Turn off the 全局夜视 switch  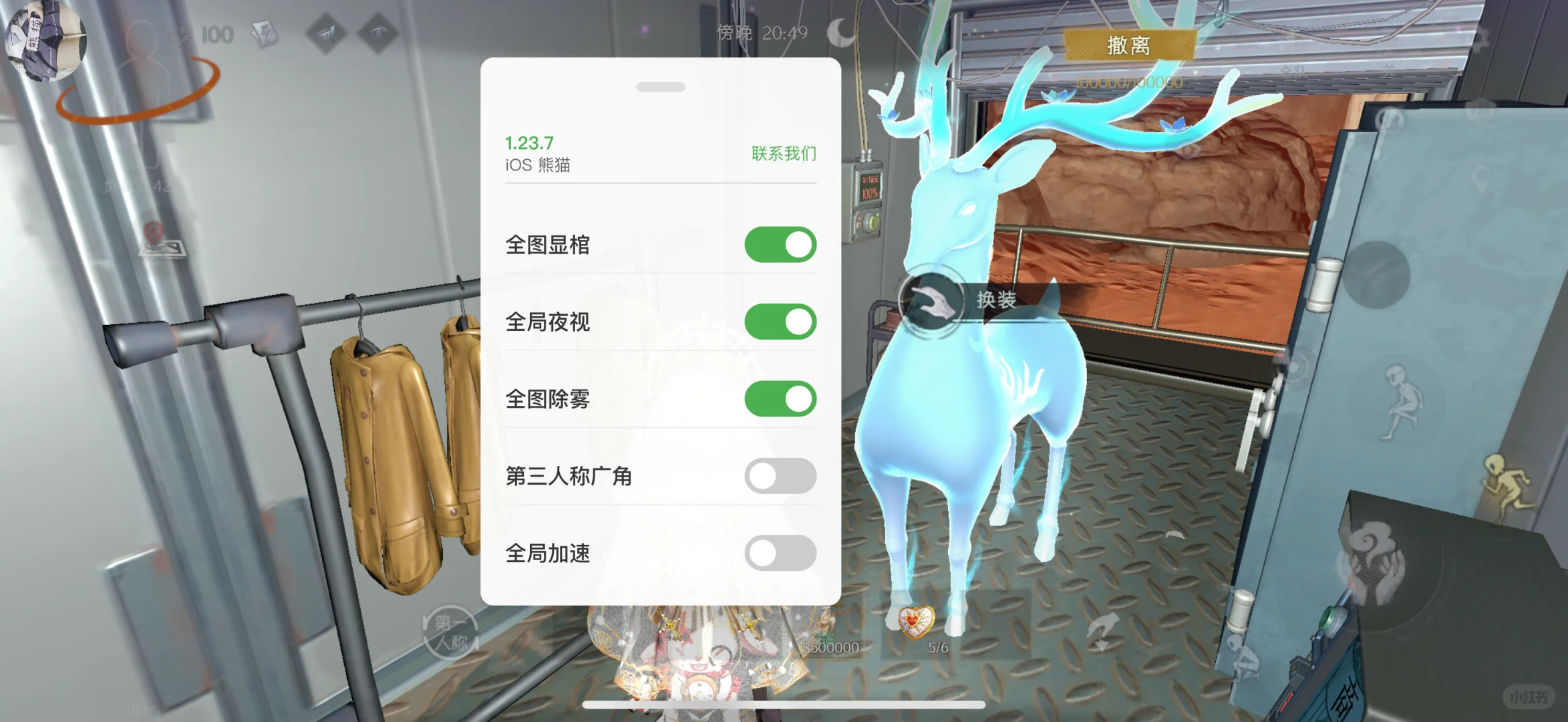(780, 321)
